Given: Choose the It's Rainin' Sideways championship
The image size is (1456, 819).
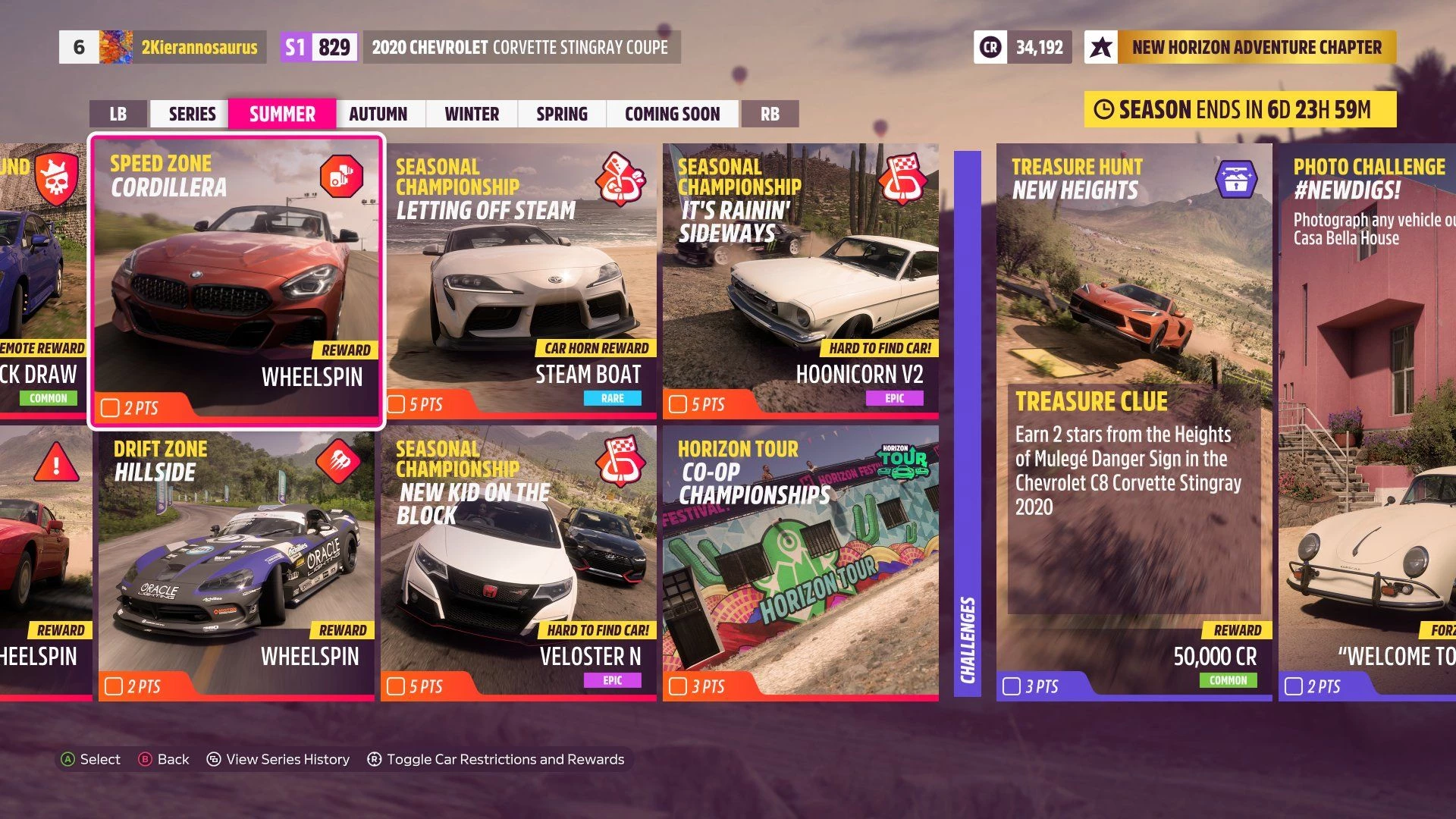Looking at the screenshot, I should (801, 281).
